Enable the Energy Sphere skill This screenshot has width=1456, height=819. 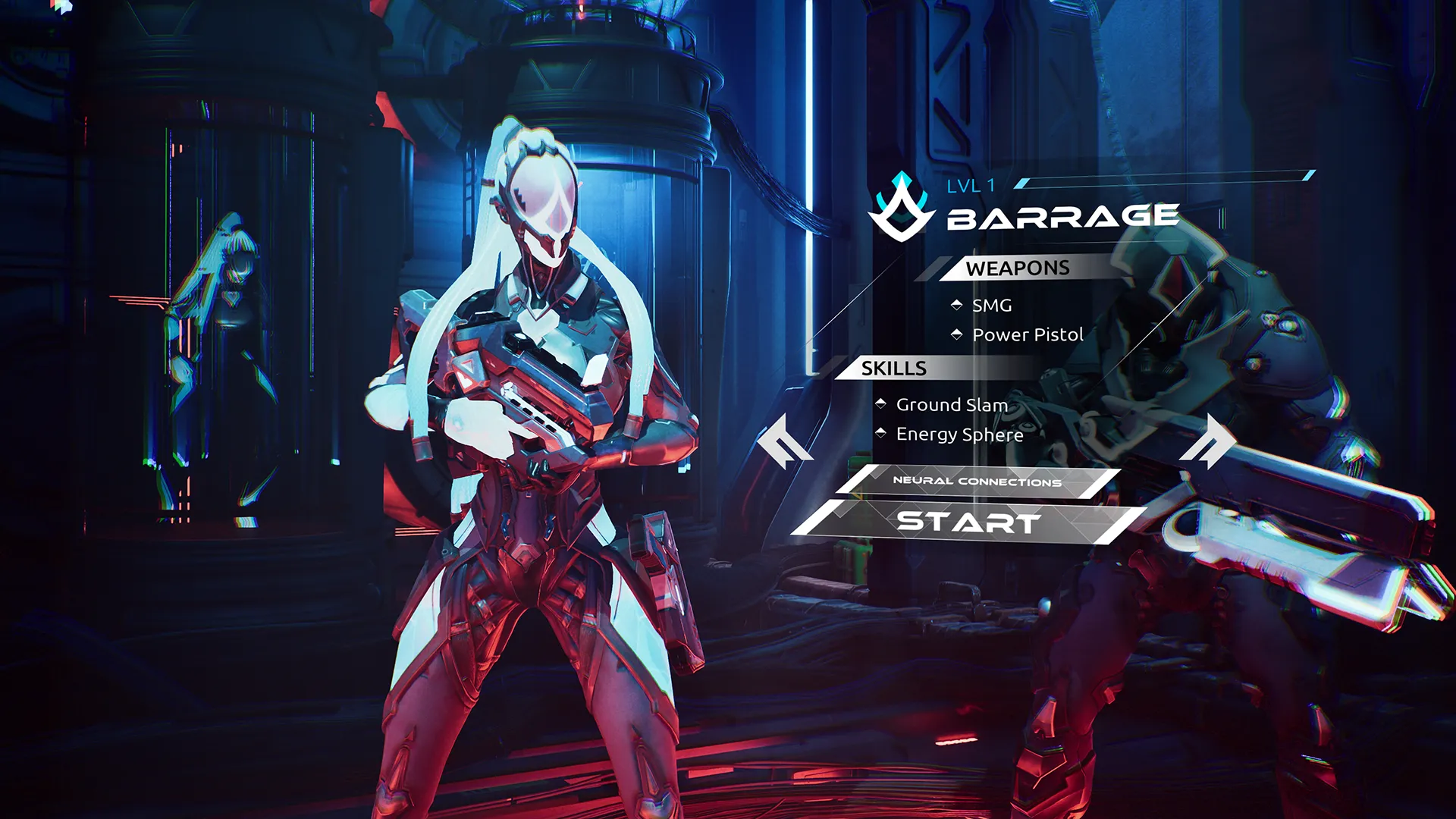click(959, 435)
